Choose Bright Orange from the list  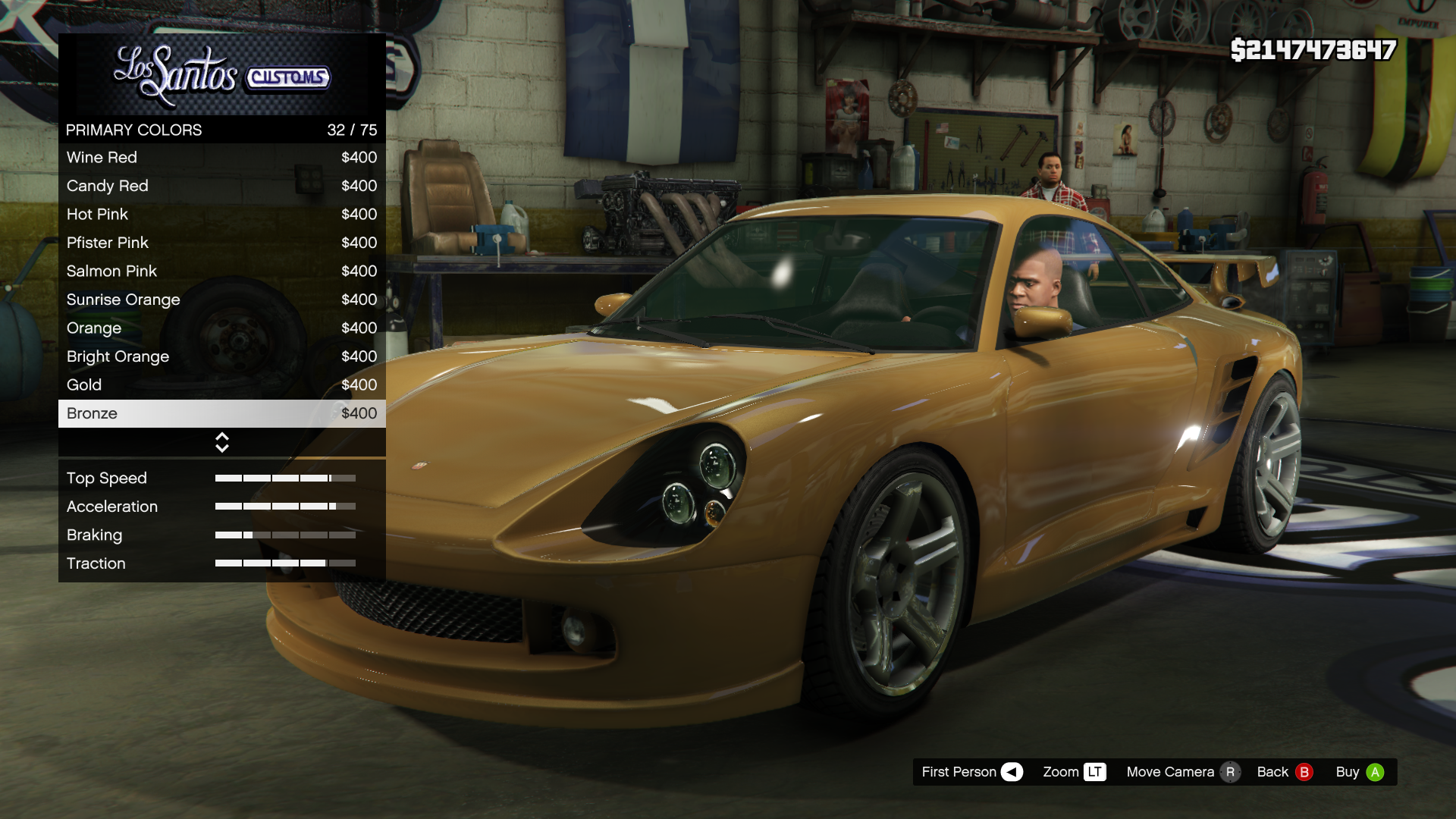[x=221, y=356]
